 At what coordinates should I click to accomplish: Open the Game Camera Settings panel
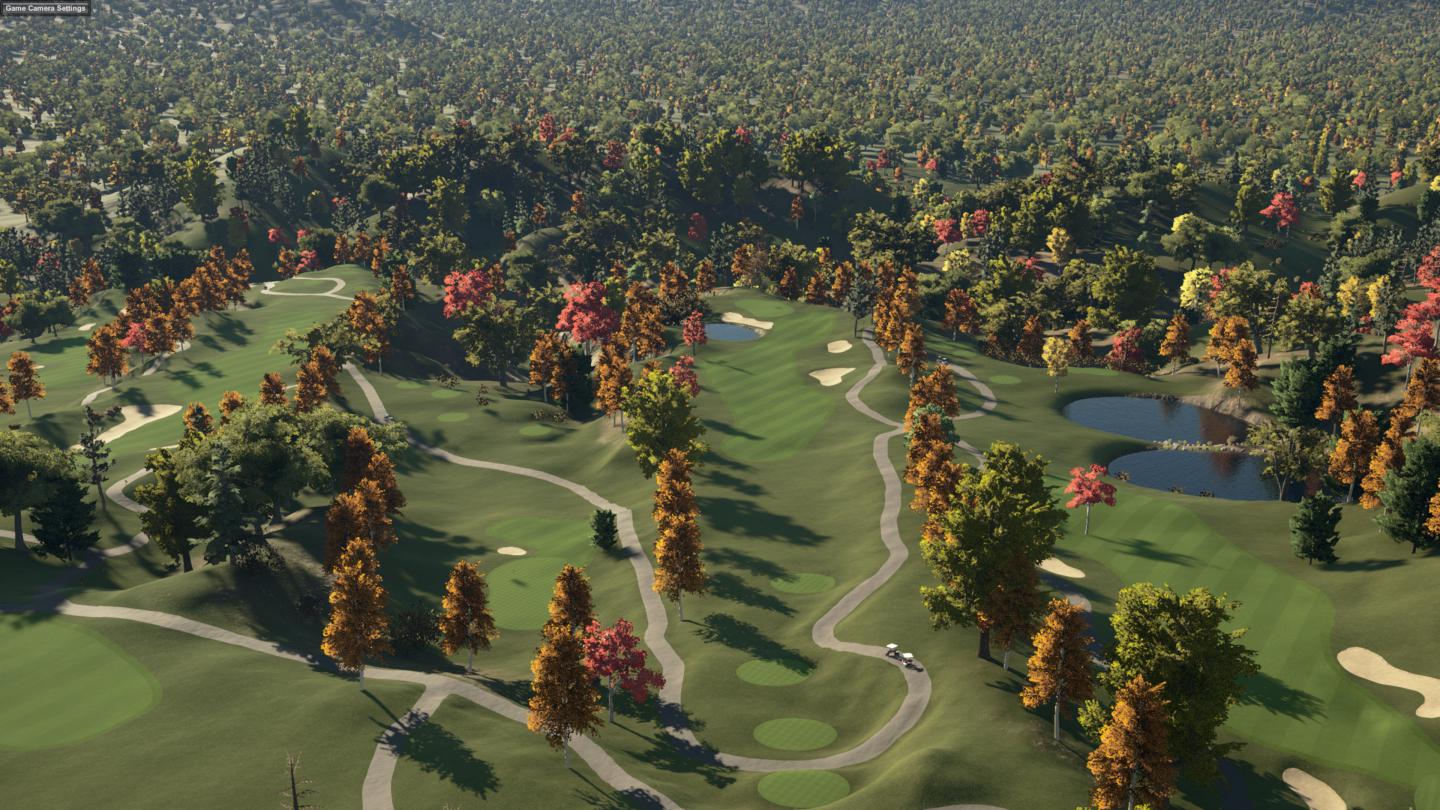(x=45, y=8)
